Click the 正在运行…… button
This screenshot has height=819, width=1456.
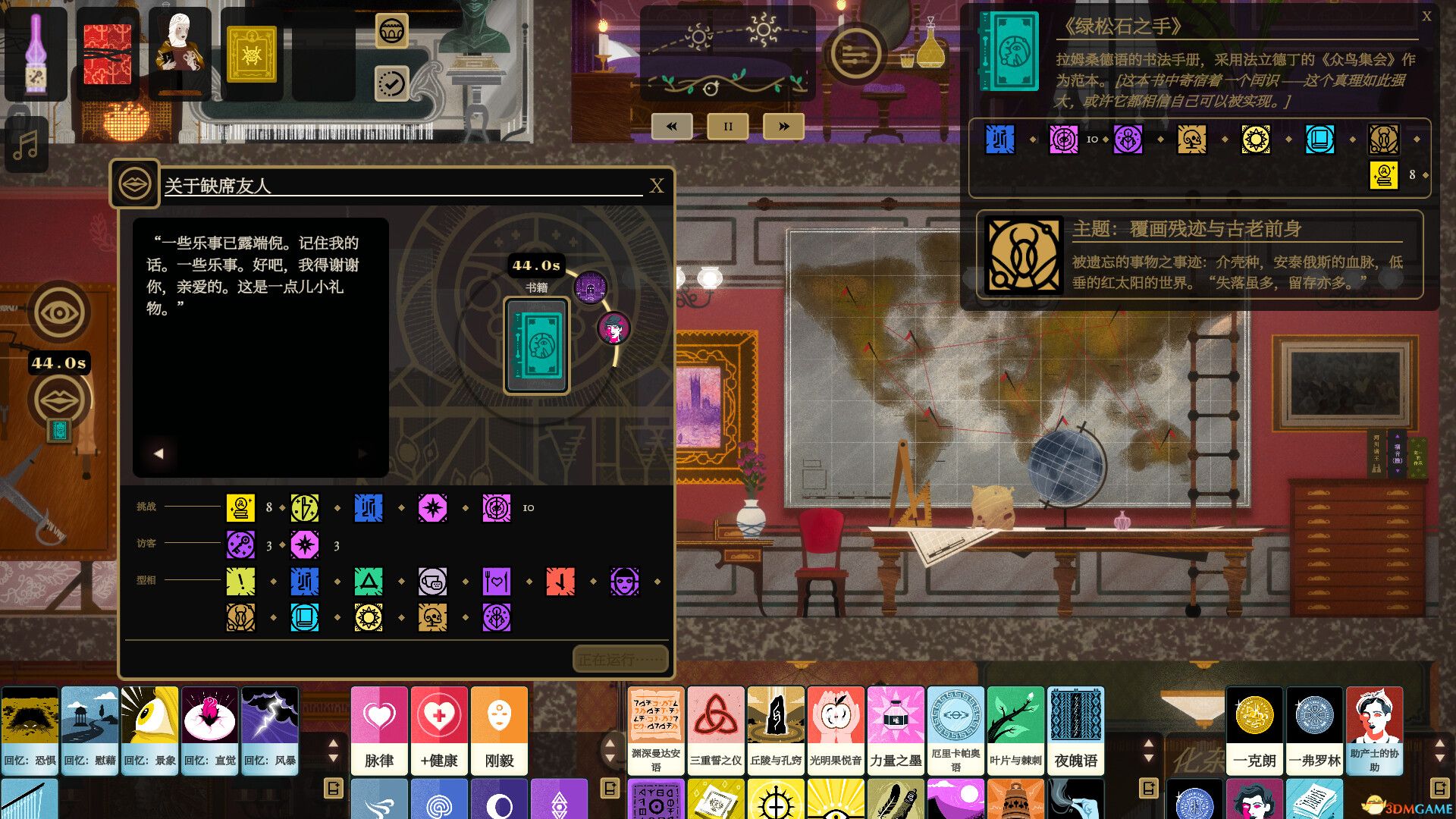[x=619, y=660]
